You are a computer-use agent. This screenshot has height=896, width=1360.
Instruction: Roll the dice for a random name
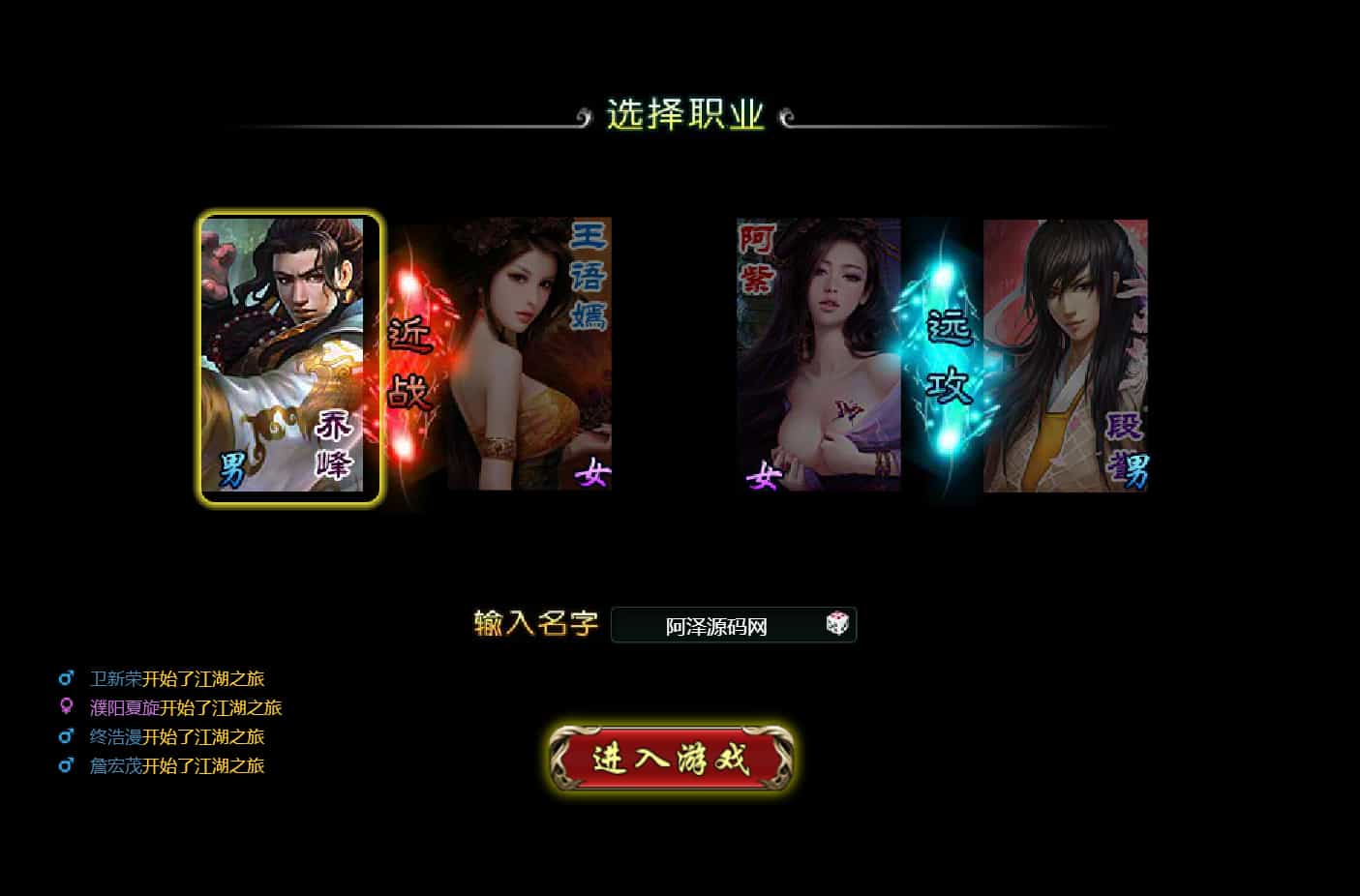[x=837, y=624]
